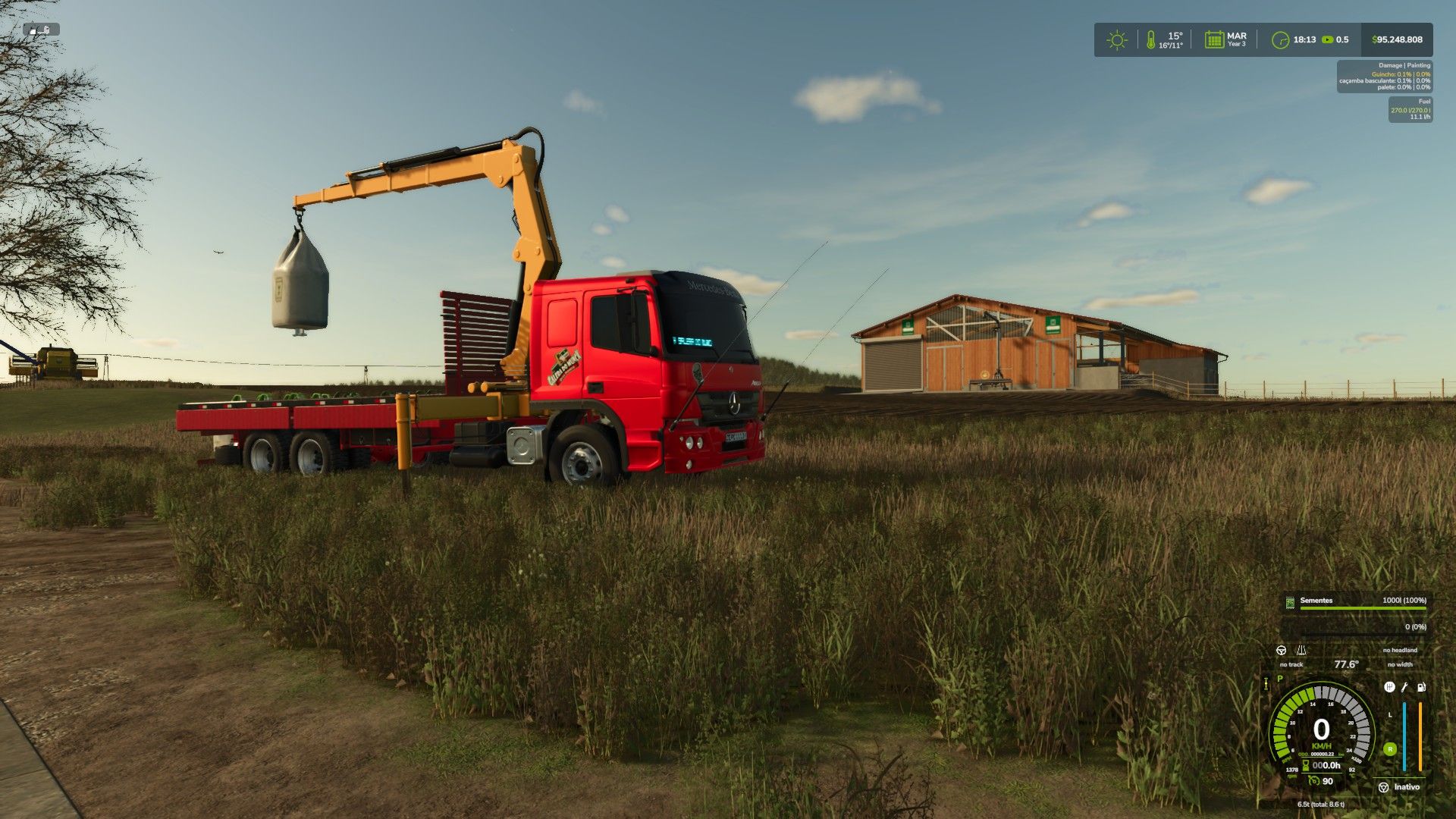Toggle the Inativo steering assist indicator
The height and width of the screenshot is (819, 1456).
1383,787
